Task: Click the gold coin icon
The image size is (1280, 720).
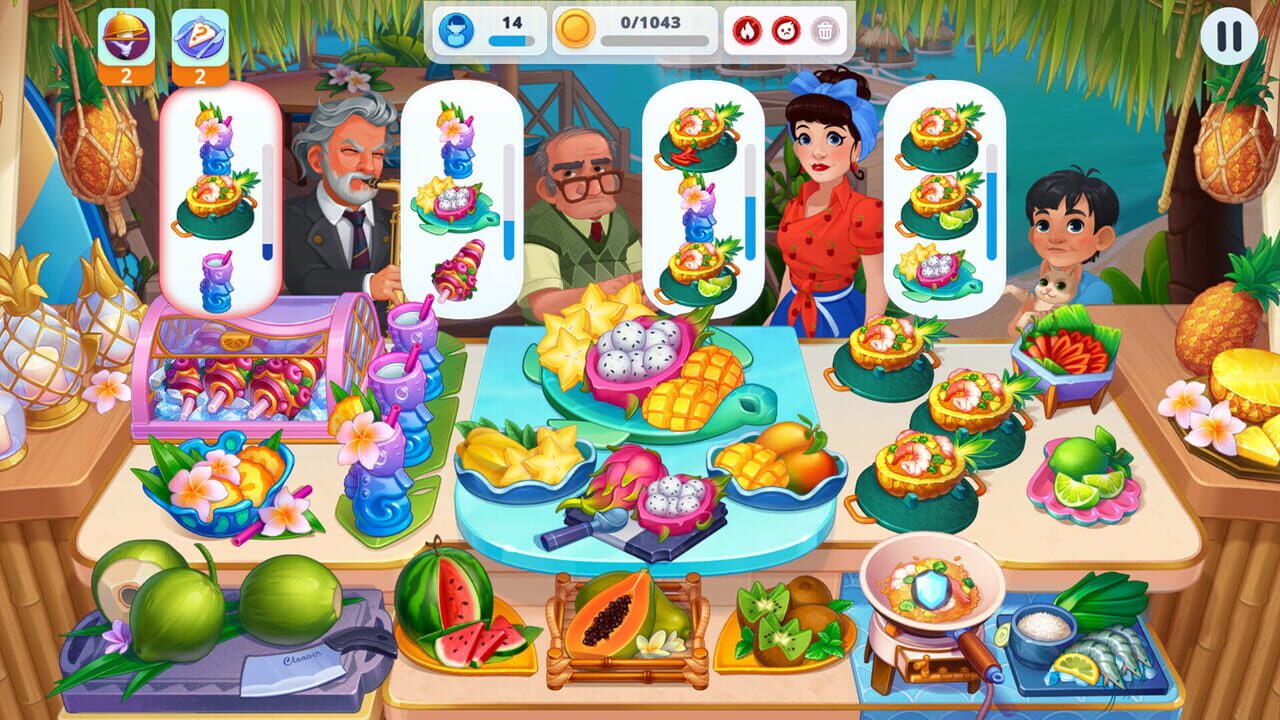Action: coord(573,30)
